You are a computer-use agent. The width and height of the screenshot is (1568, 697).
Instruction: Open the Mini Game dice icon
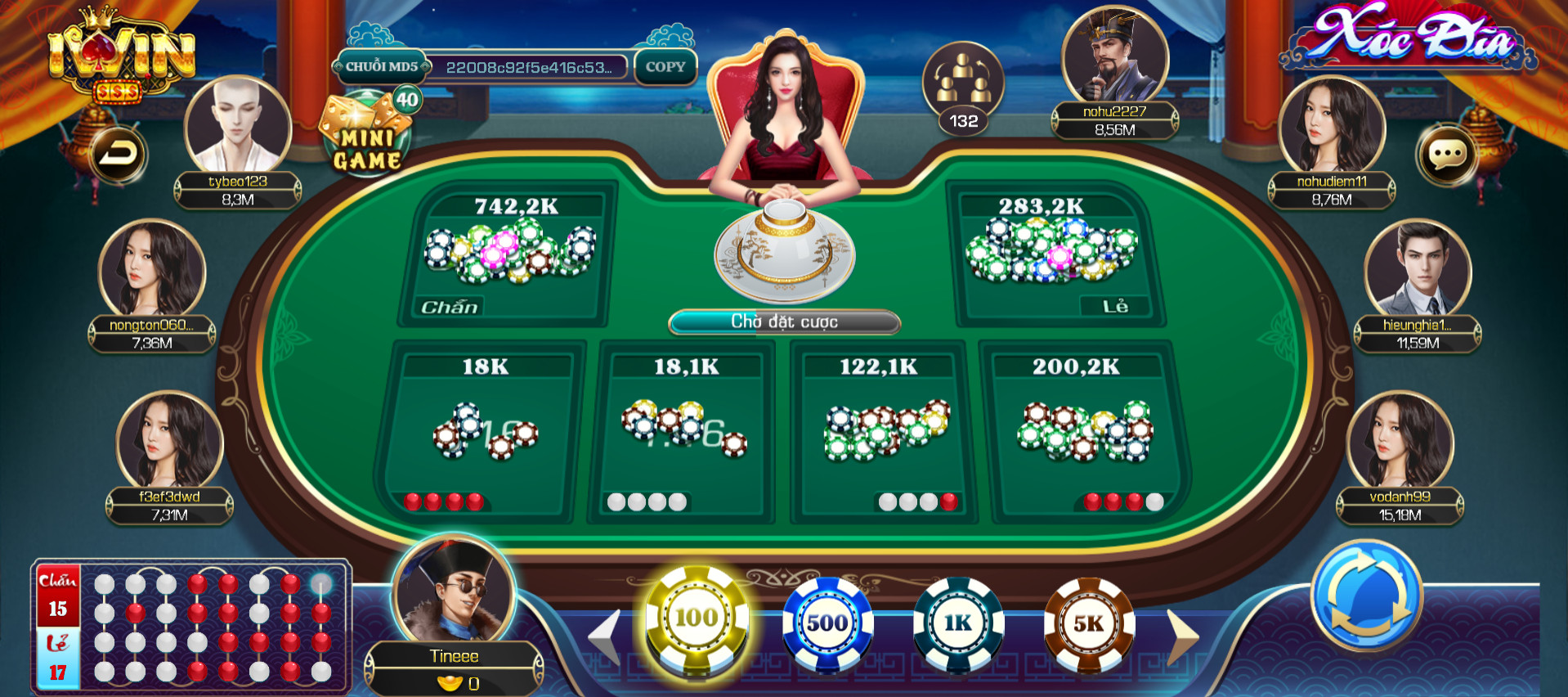tap(368, 135)
